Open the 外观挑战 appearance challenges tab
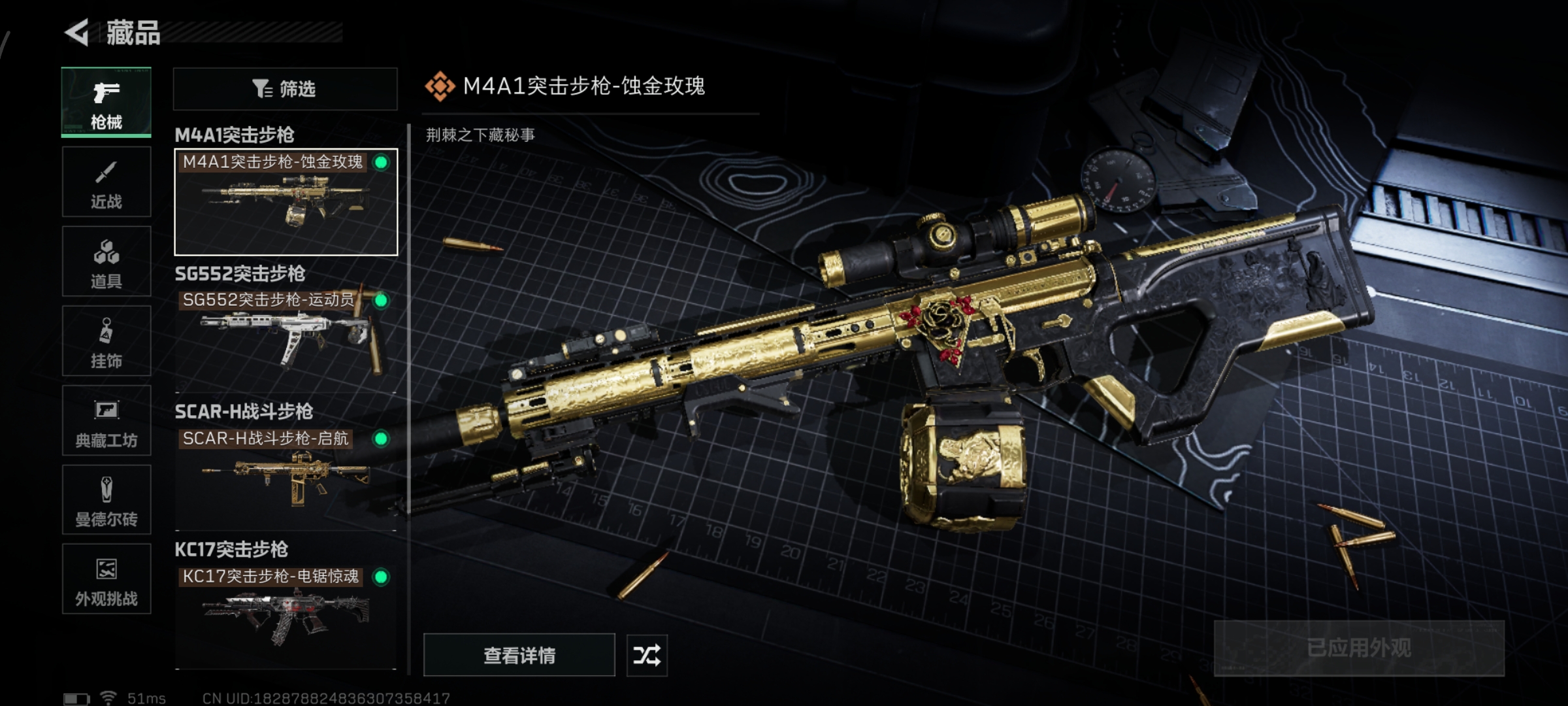 pyautogui.click(x=106, y=579)
